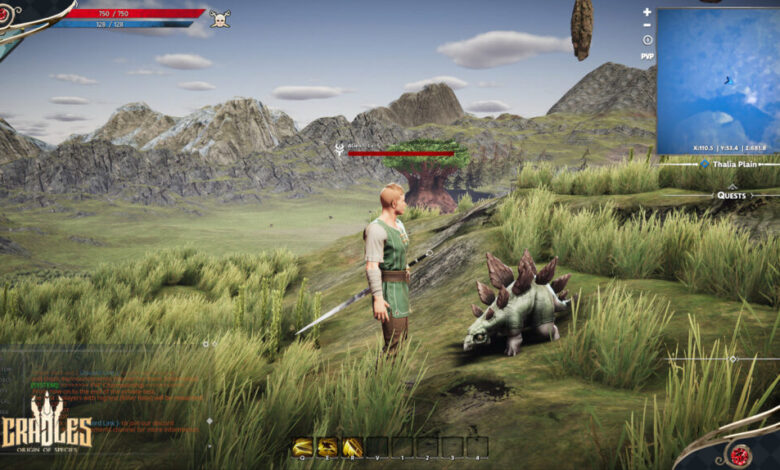This screenshot has width=780, height=470.
Task: Click the round icon below minimap zoom
Action: tap(647, 40)
